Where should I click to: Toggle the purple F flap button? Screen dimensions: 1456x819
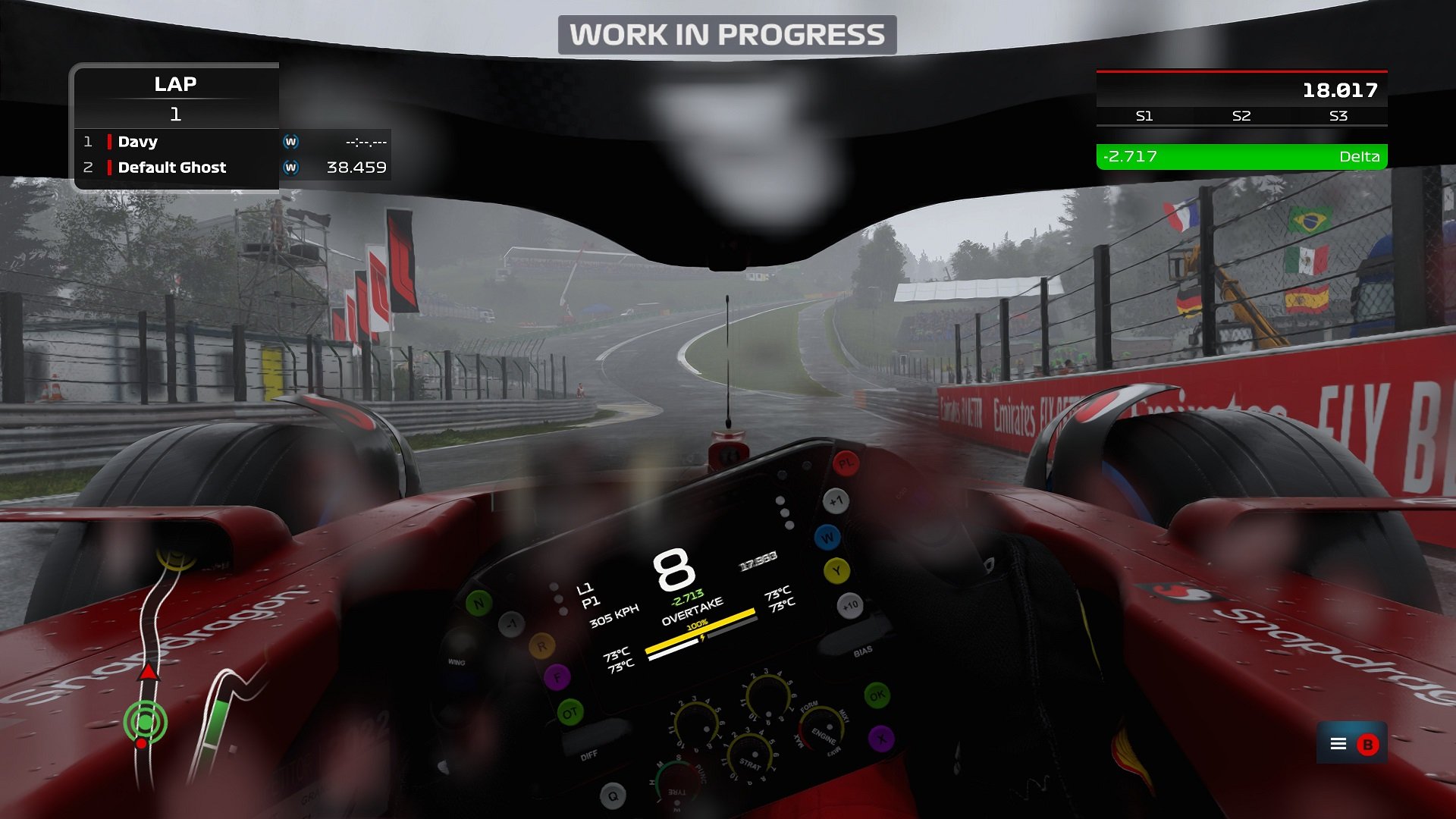click(558, 677)
